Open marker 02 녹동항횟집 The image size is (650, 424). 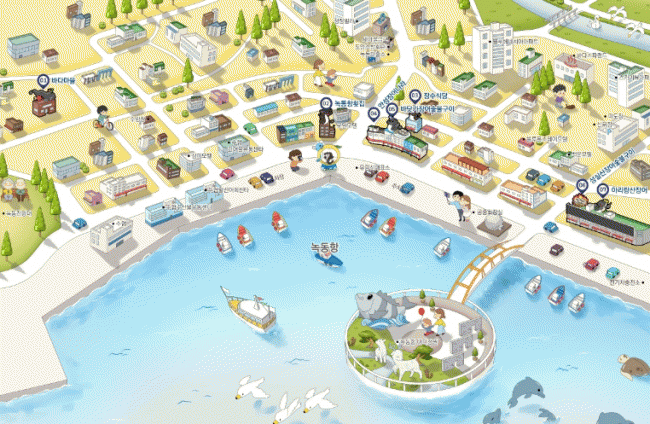pyautogui.click(x=326, y=103)
